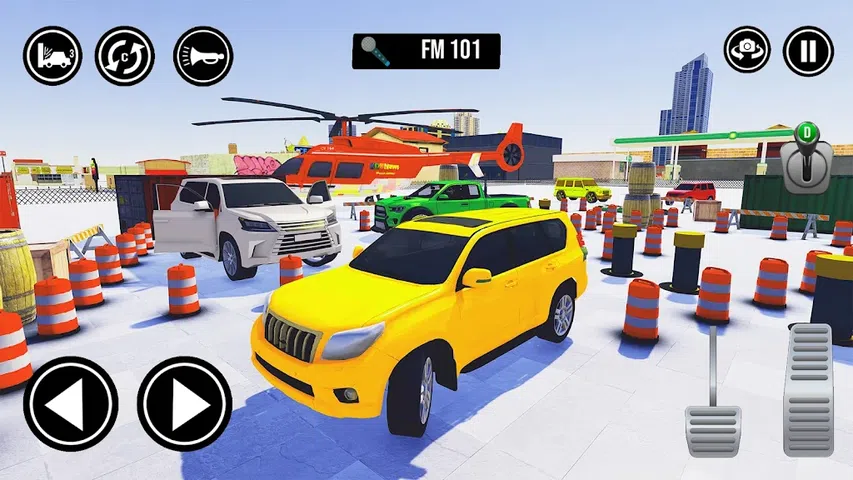Sound the horn button
853x480 pixels.
coord(203,56)
